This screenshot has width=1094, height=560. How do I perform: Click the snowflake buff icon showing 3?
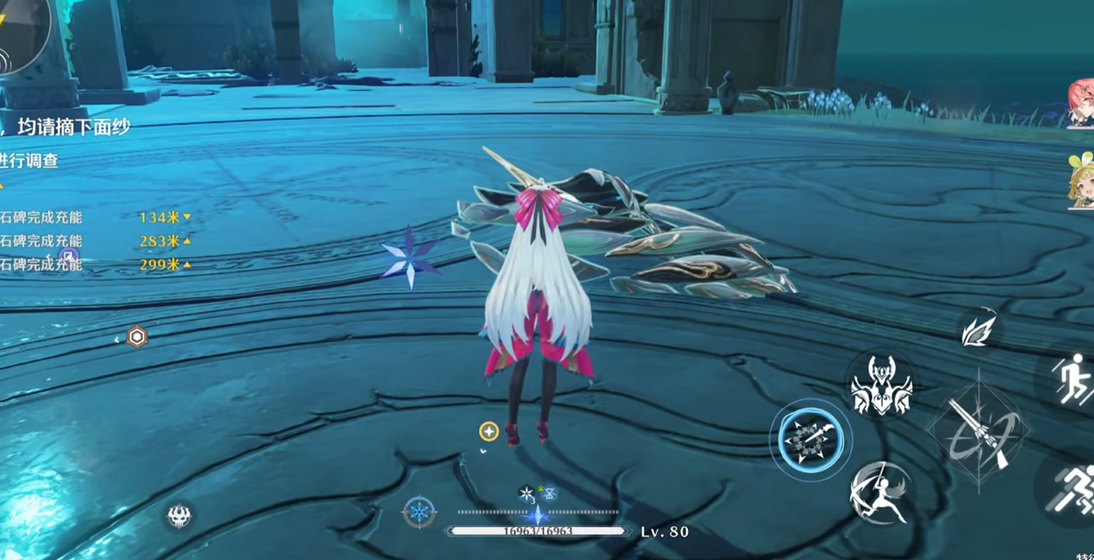click(x=528, y=493)
